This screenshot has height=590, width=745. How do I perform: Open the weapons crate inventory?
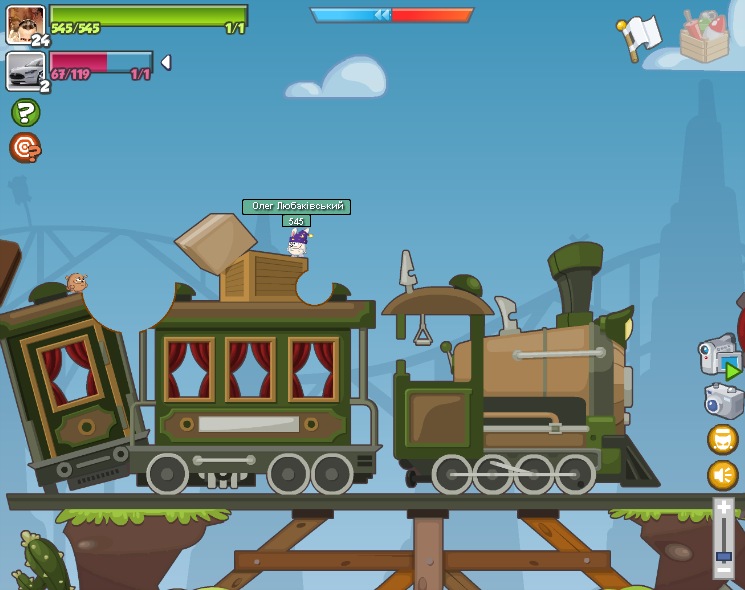[x=704, y=37]
